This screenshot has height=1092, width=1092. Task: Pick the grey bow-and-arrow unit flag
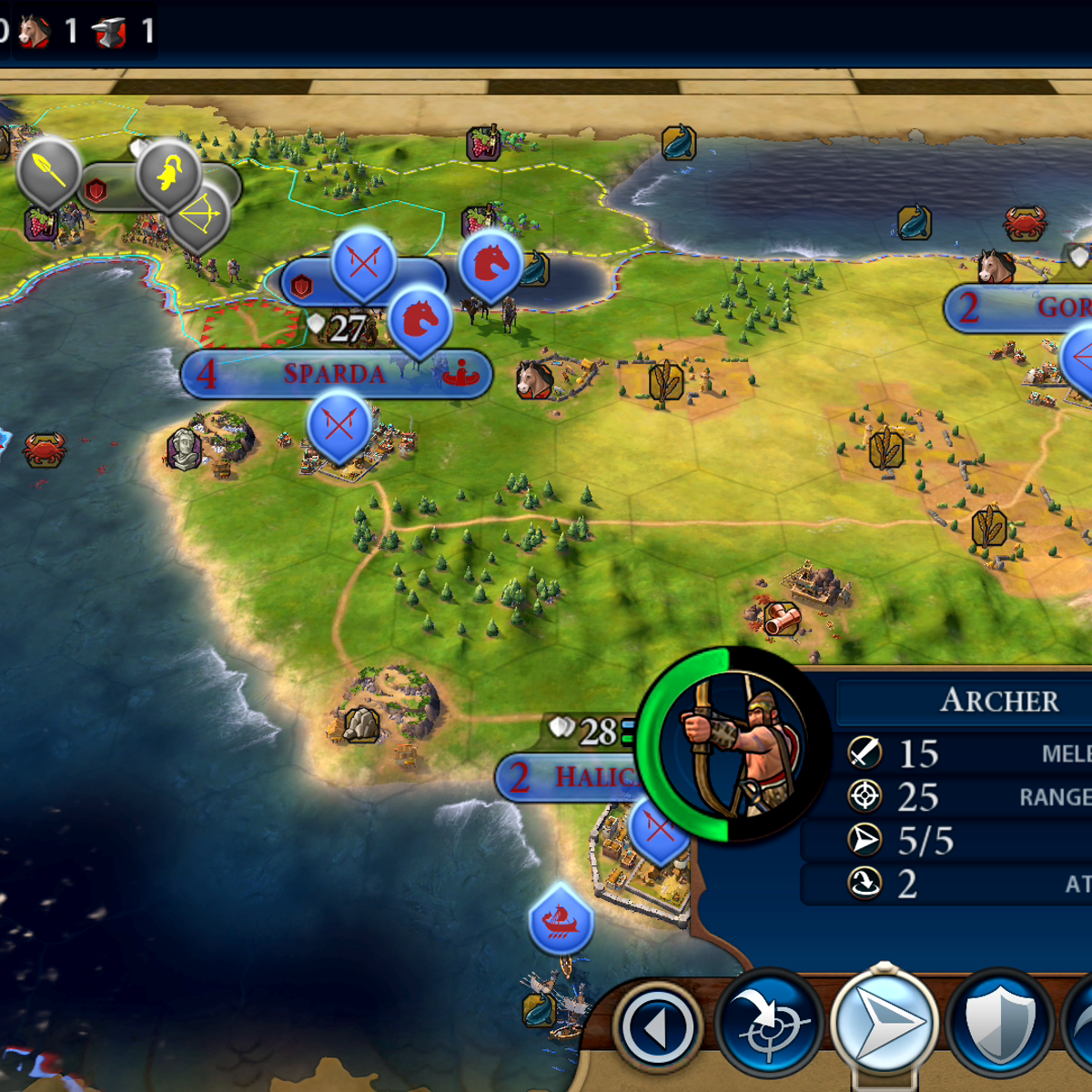coord(200,218)
